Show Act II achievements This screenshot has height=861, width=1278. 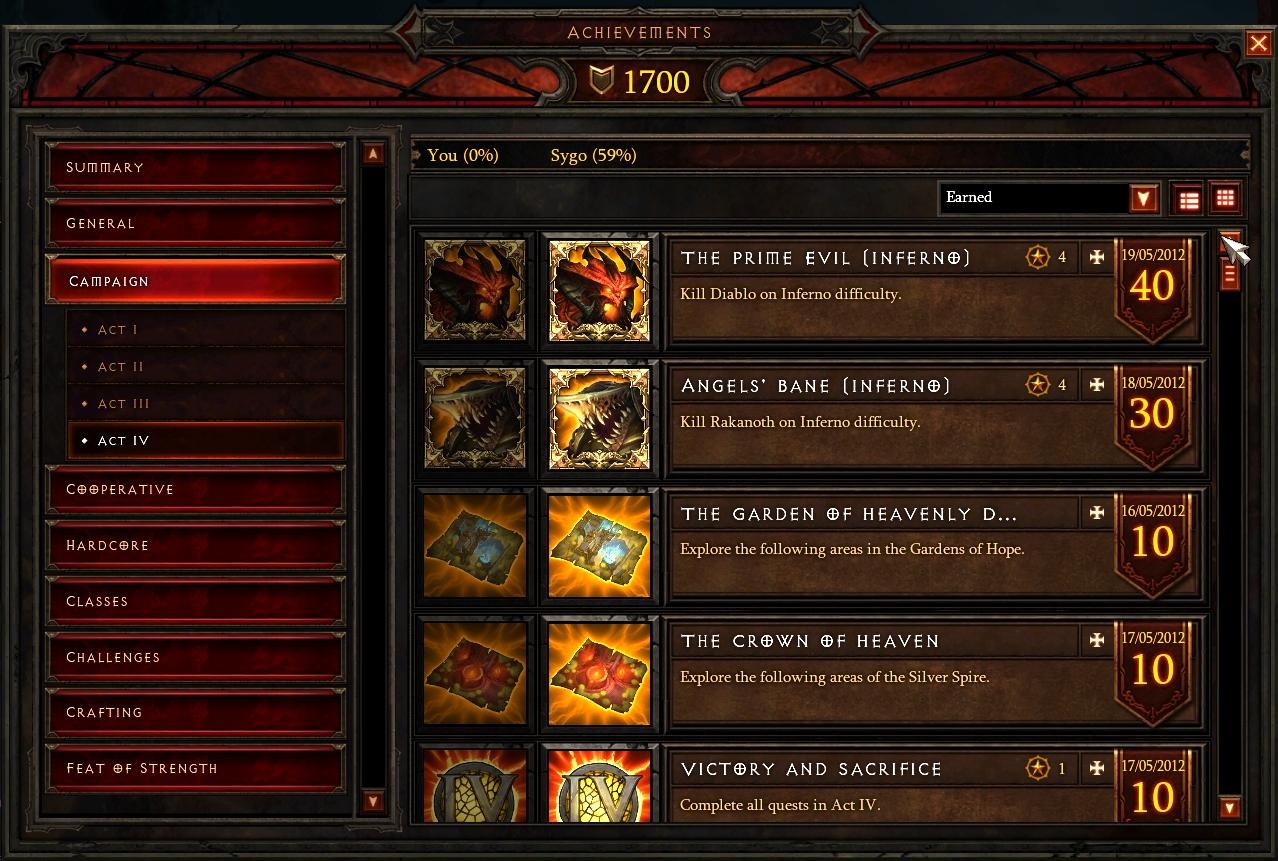point(205,367)
